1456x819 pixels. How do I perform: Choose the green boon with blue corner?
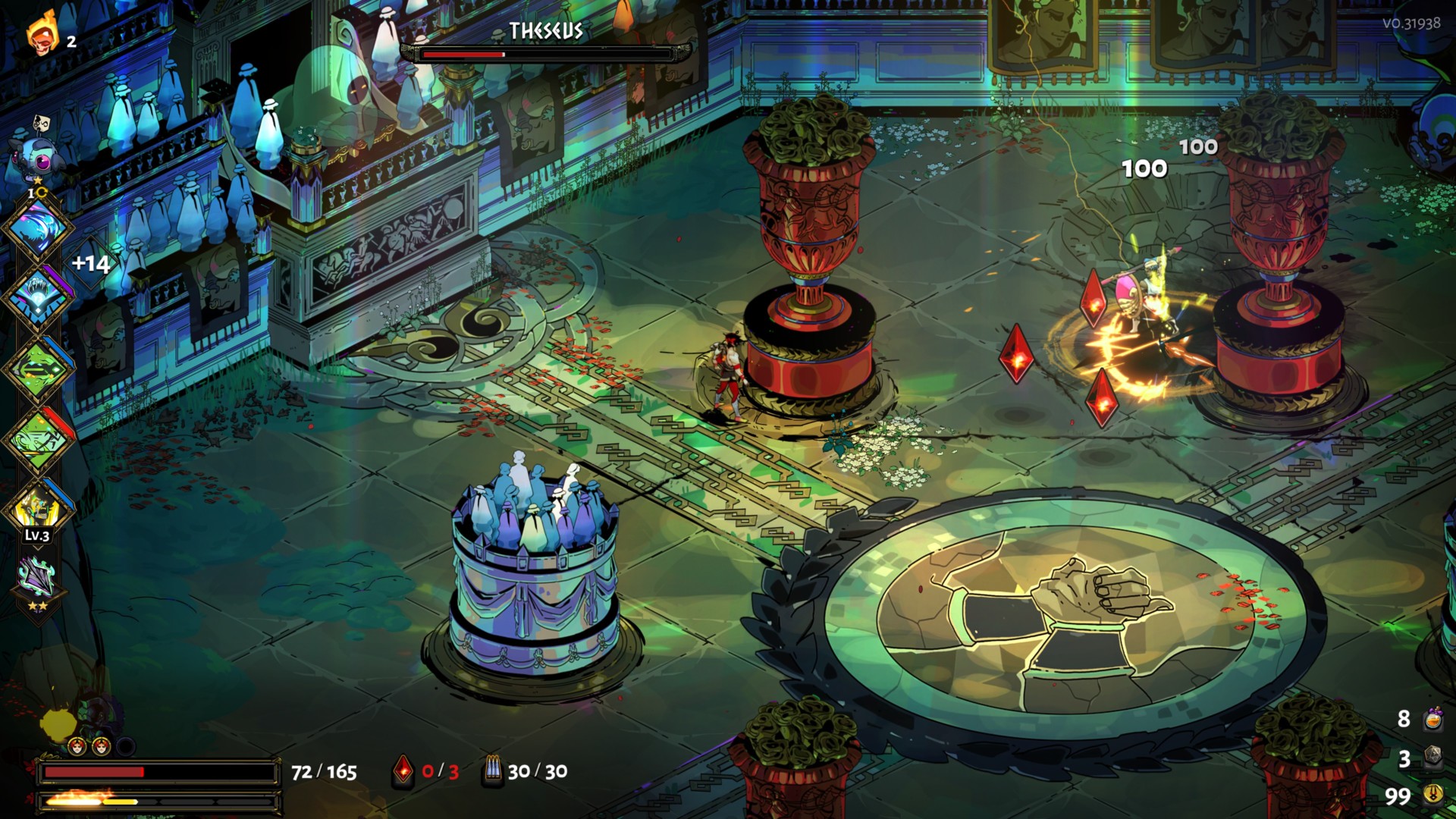38,368
